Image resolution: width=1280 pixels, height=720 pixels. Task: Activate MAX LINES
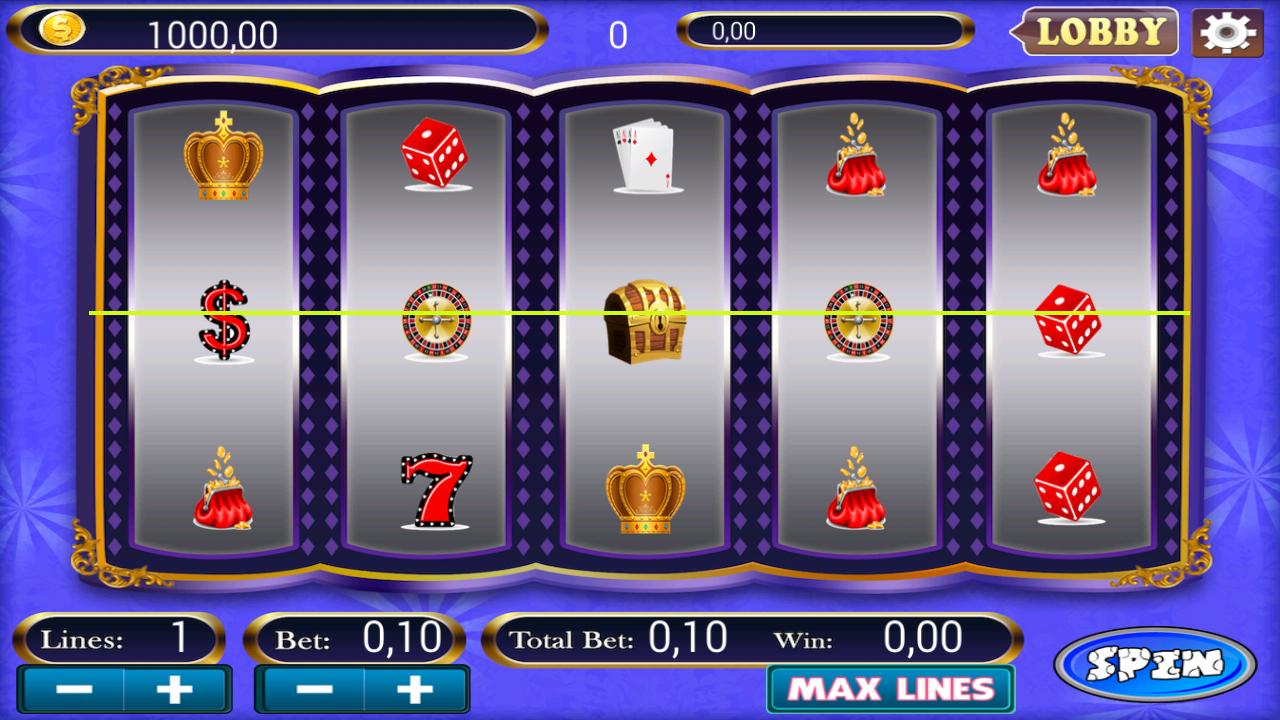click(x=889, y=688)
